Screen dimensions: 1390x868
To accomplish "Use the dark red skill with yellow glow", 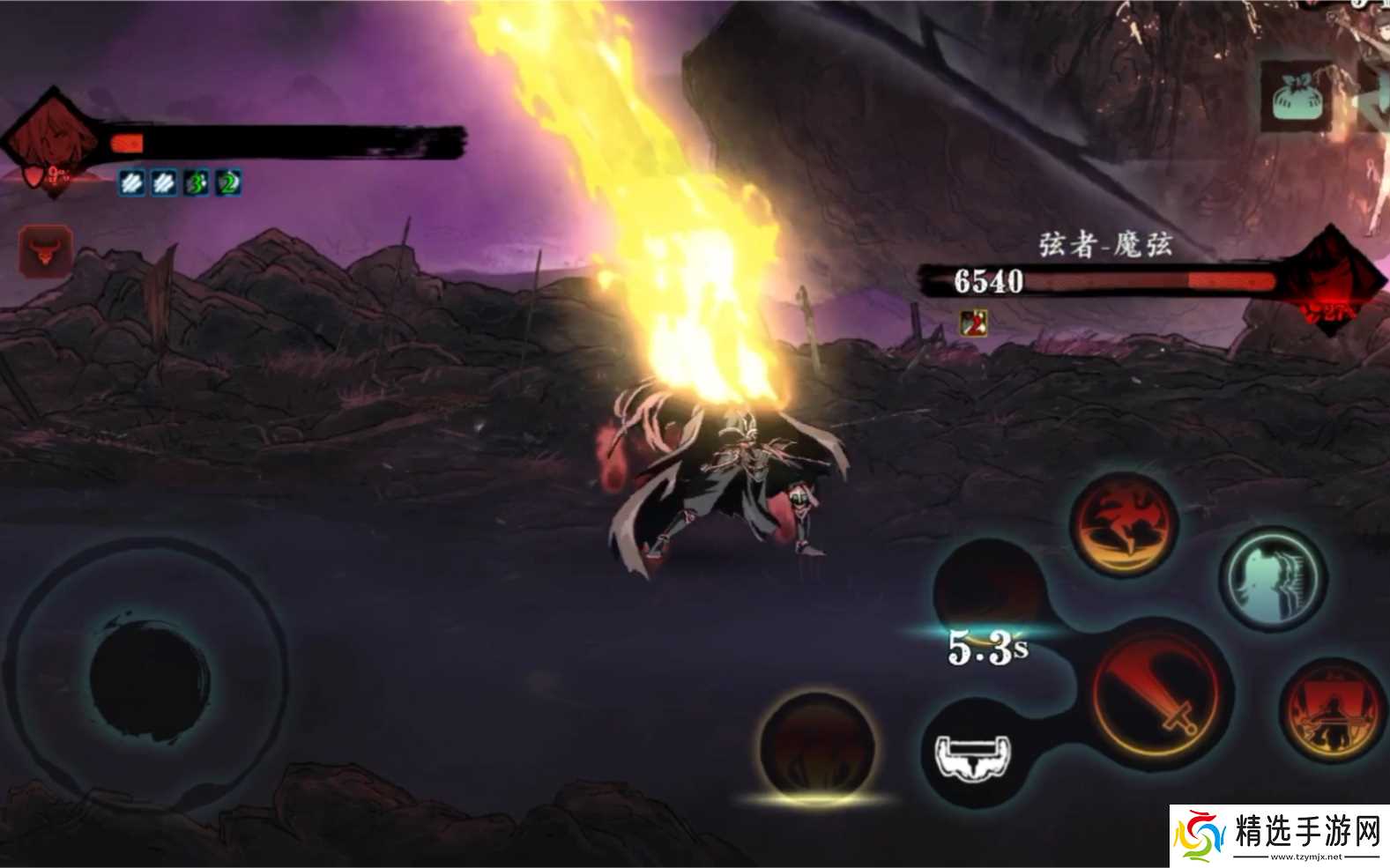I will point(817,749).
